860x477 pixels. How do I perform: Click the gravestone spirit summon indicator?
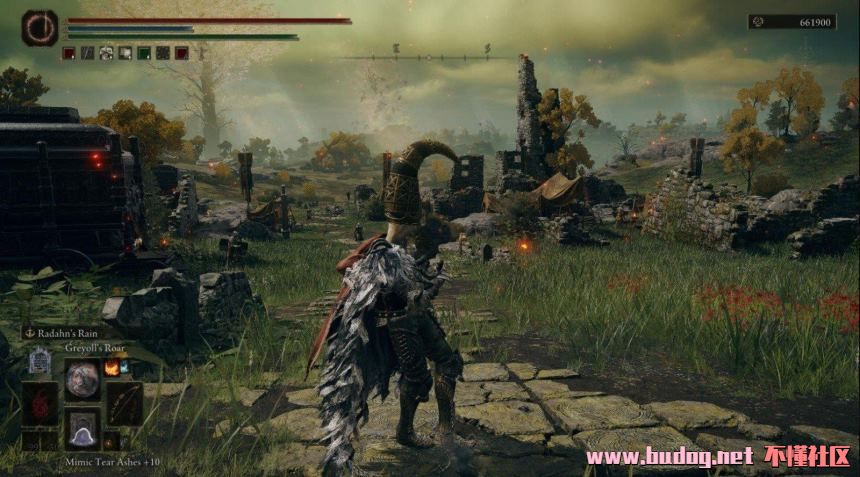40,359
